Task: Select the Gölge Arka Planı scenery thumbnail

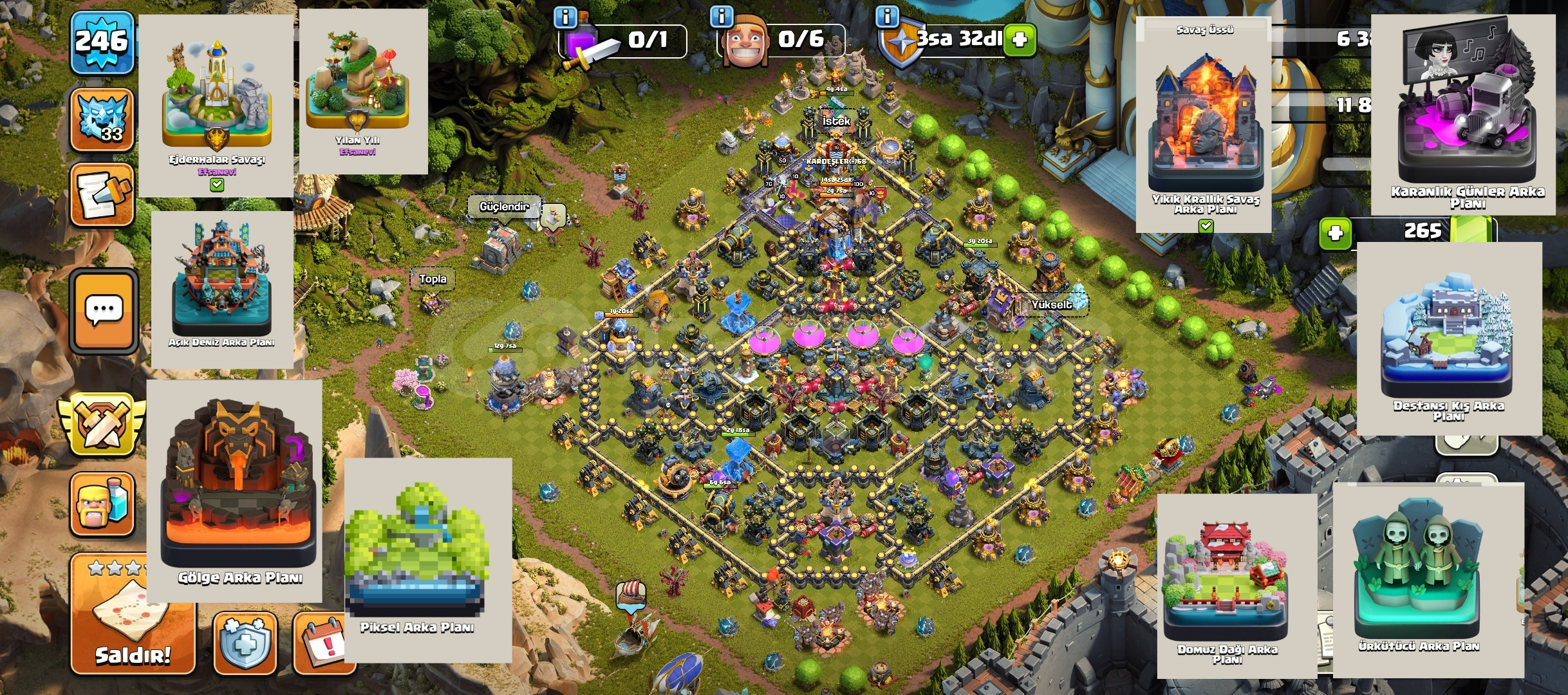Action: tap(235, 490)
